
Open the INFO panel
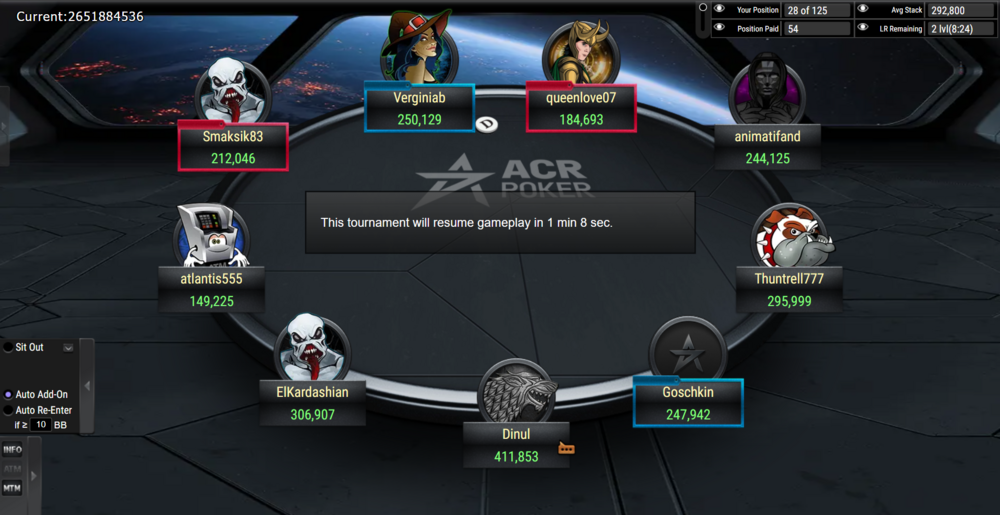[12, 450]
